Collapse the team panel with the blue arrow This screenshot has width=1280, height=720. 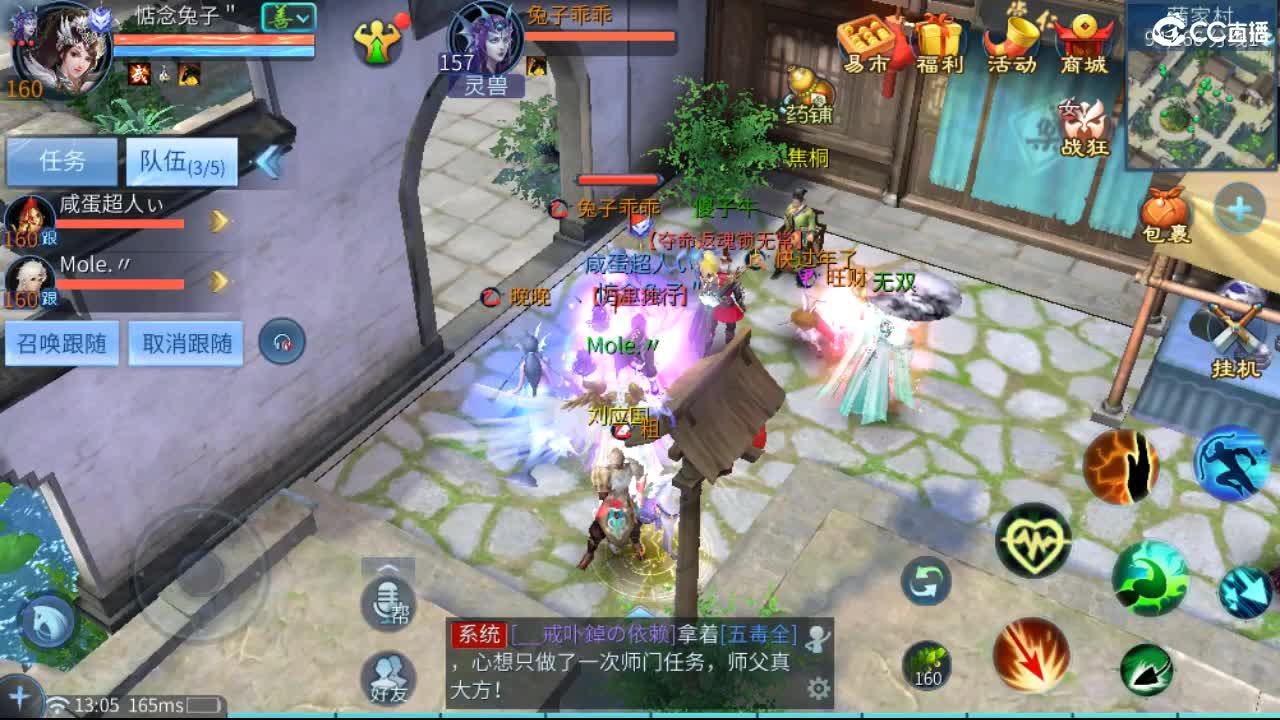(270, 161)
